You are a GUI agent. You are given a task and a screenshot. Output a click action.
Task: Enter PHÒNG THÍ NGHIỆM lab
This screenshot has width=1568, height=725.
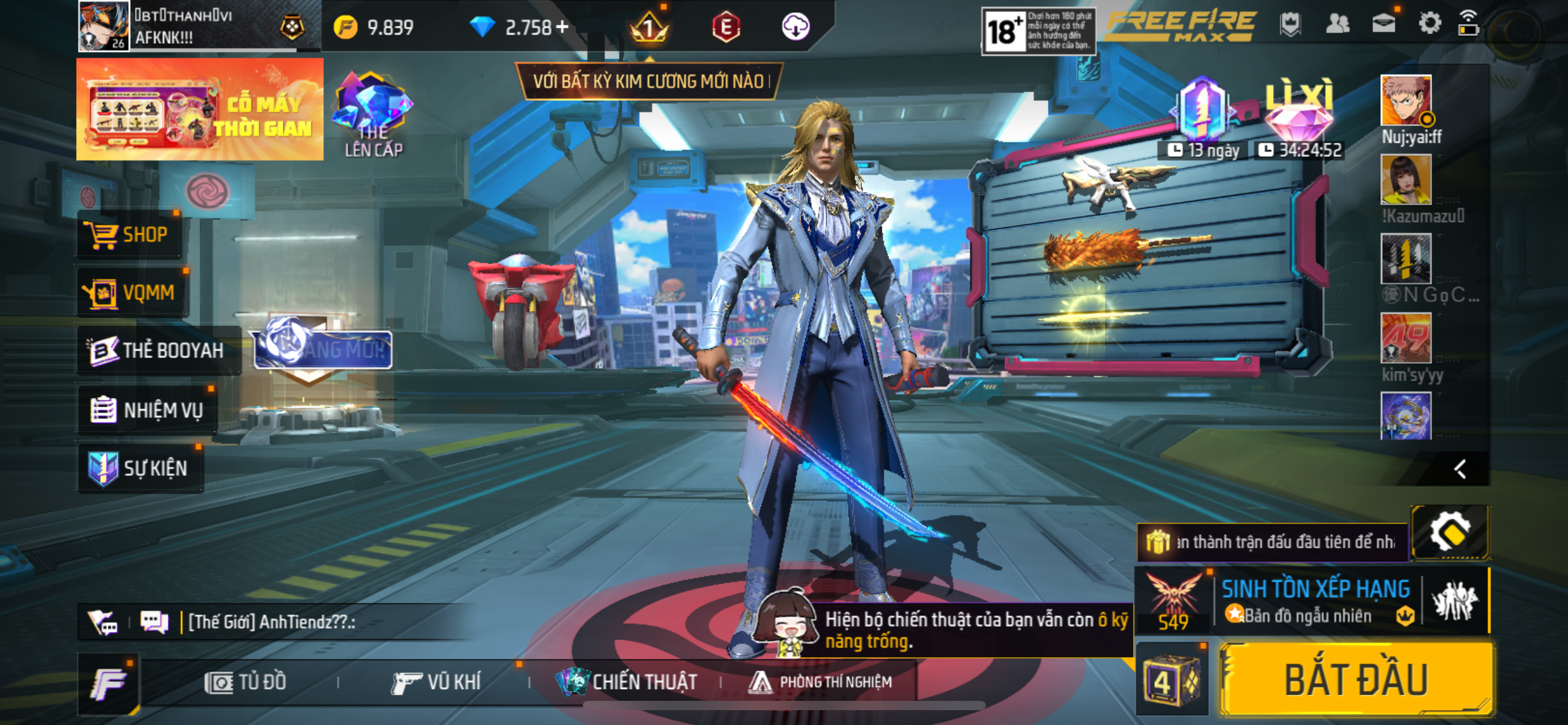point(821,682)
